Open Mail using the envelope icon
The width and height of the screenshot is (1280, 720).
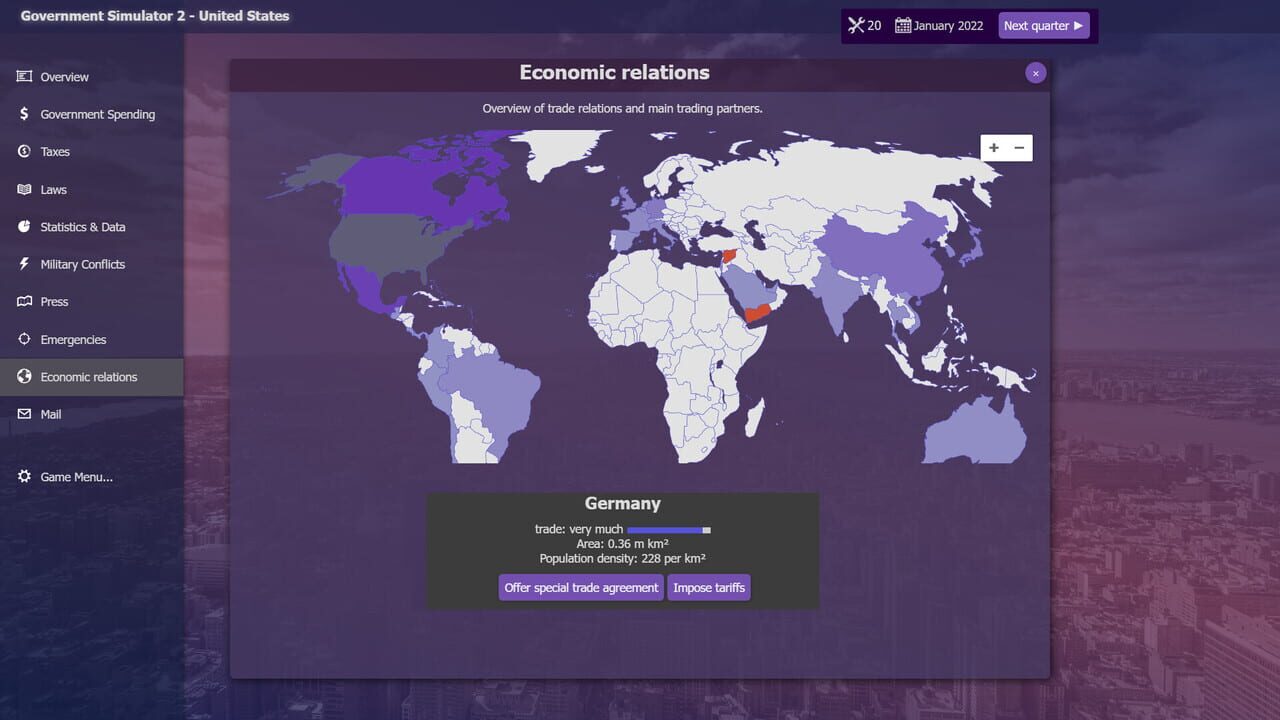coord(22,414)
